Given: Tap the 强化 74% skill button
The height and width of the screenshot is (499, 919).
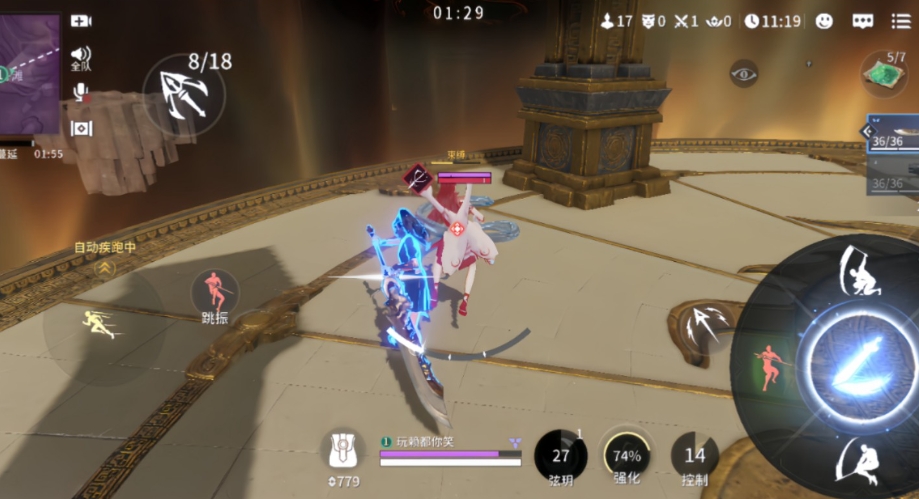Looking at the screenshot, I should click(626, 455).
